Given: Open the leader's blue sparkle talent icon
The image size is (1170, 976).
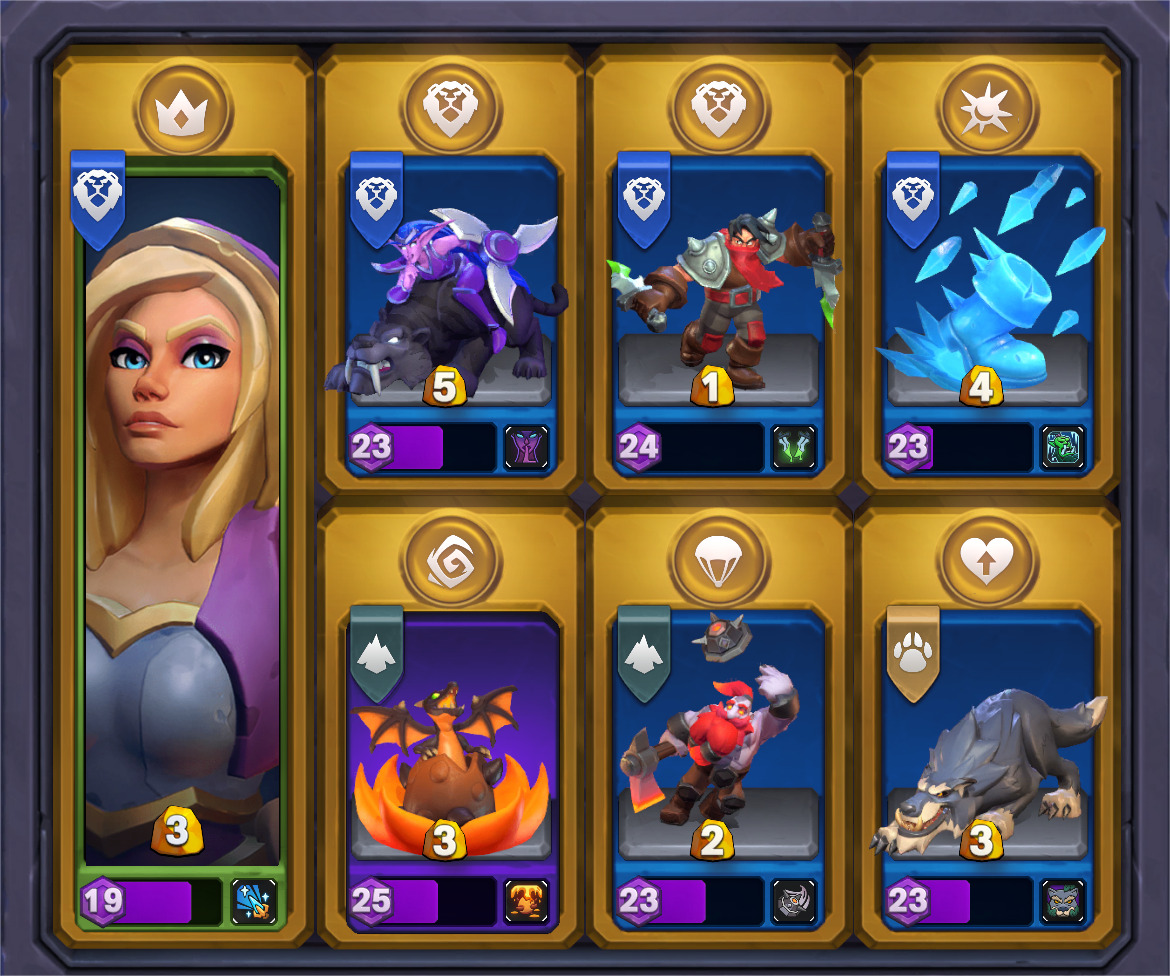Looking at the screenshot, I should click(253, 902).
